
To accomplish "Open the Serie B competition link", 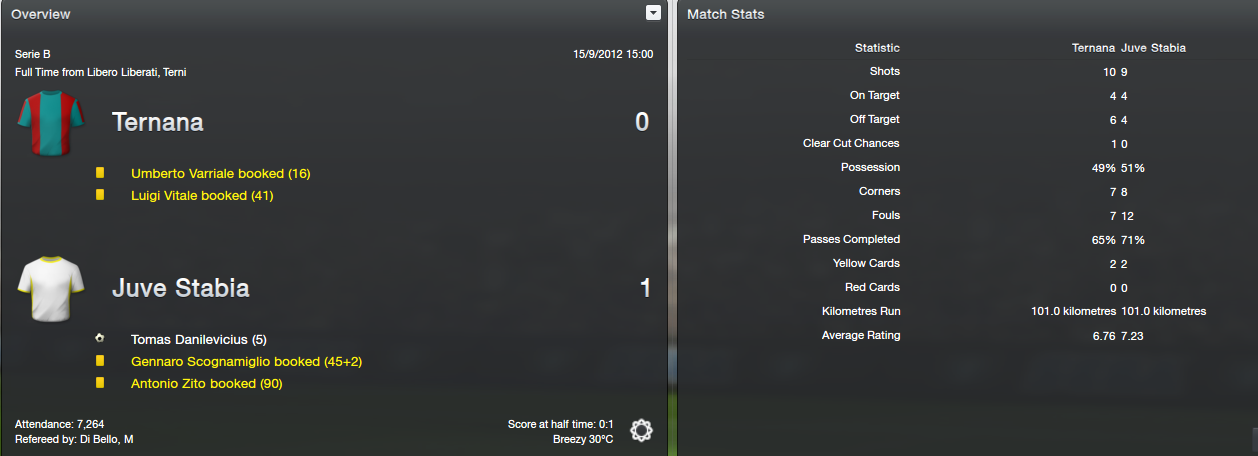I will 33,54.
